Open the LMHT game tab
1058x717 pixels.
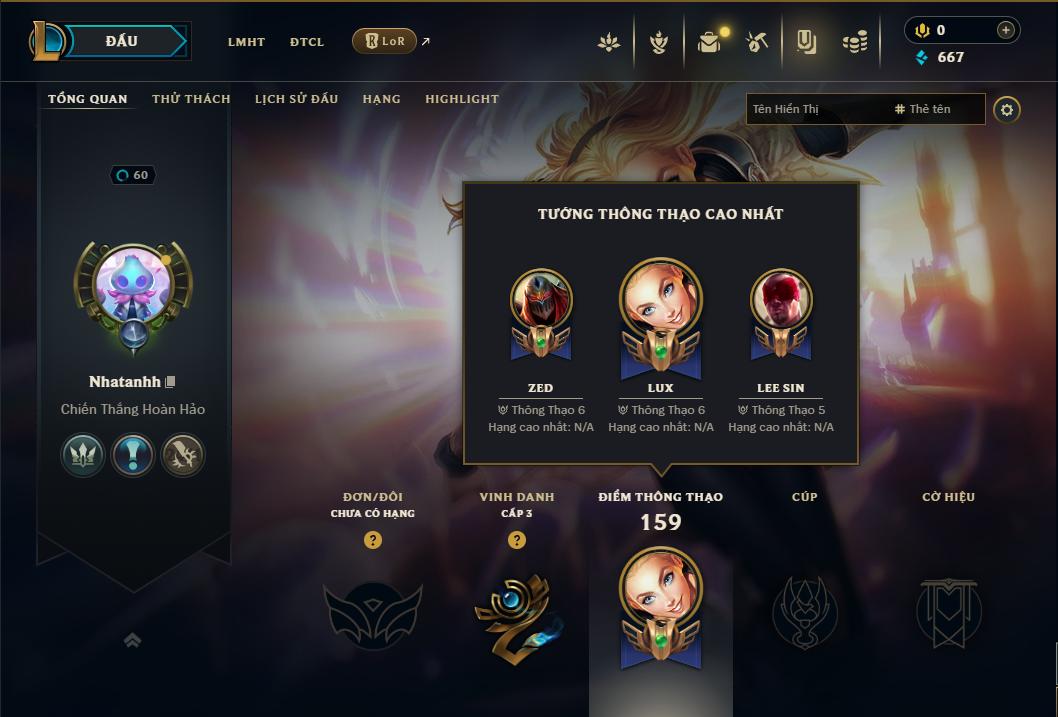[246, 42]
